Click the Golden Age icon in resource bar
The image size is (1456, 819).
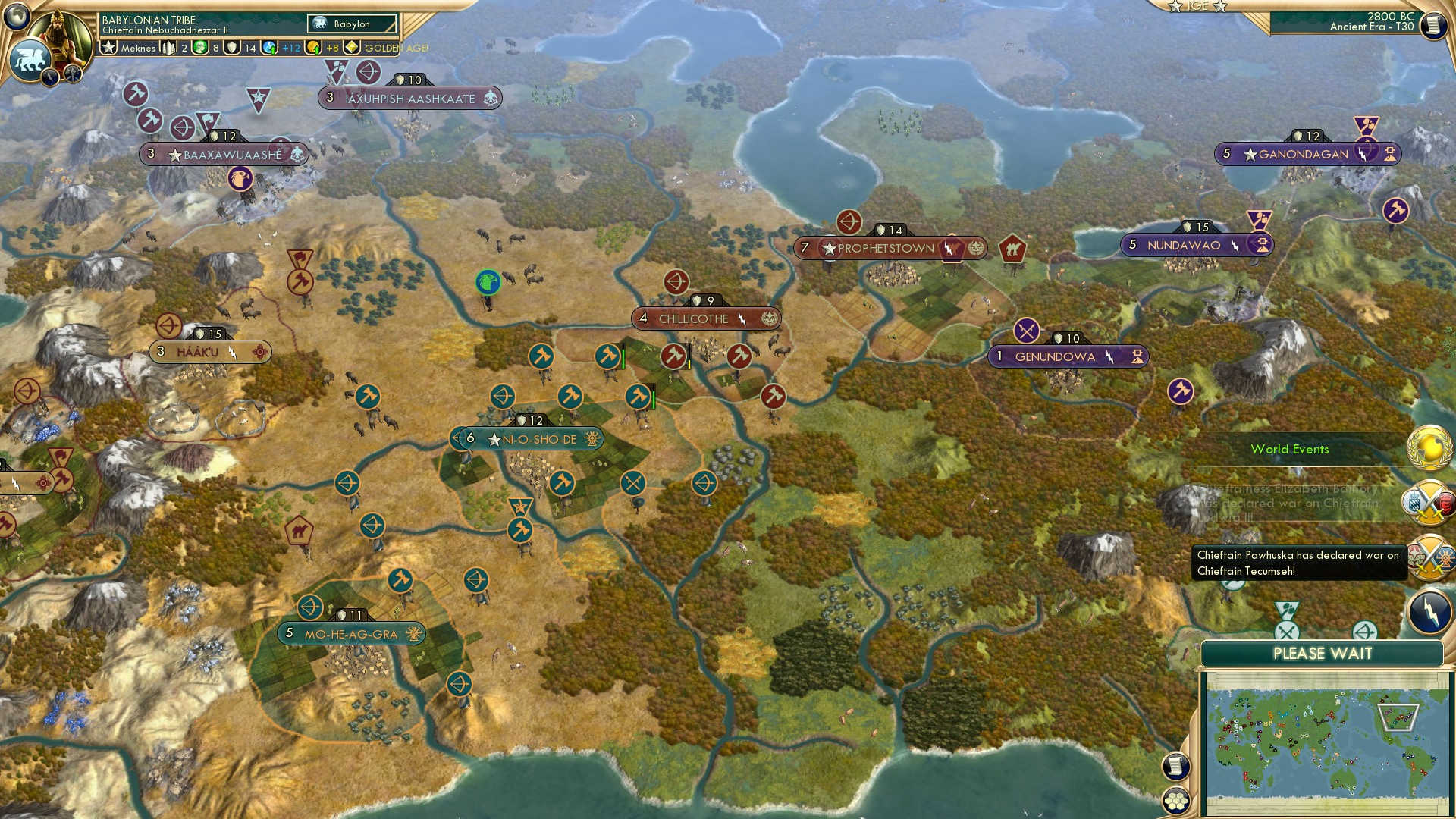[351, 47]
